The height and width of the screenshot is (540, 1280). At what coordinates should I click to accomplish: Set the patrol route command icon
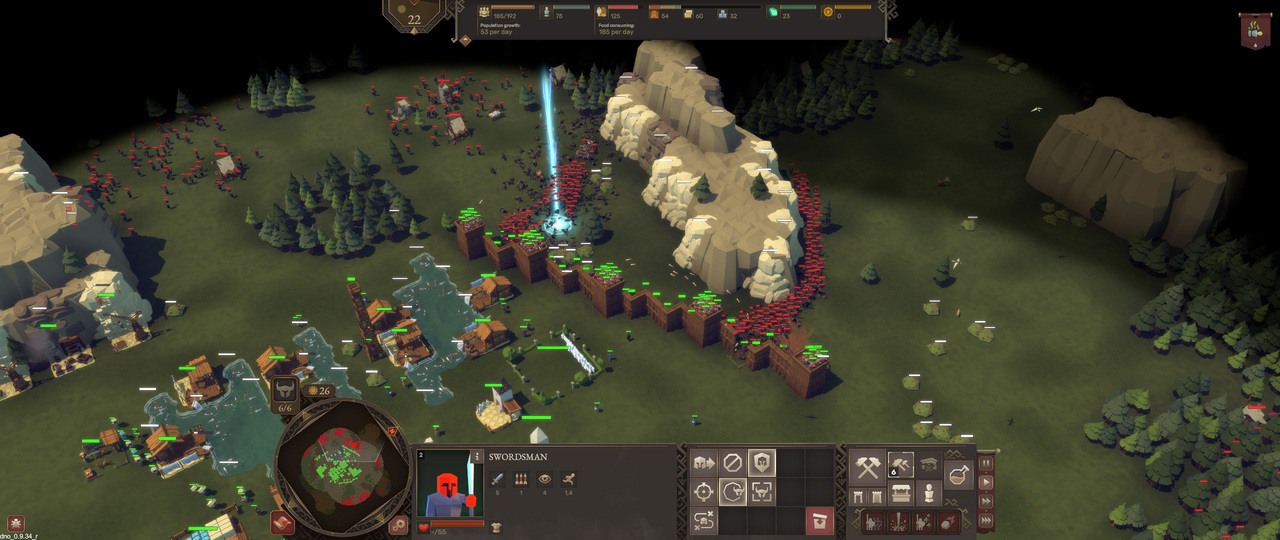tap(704, 521)
